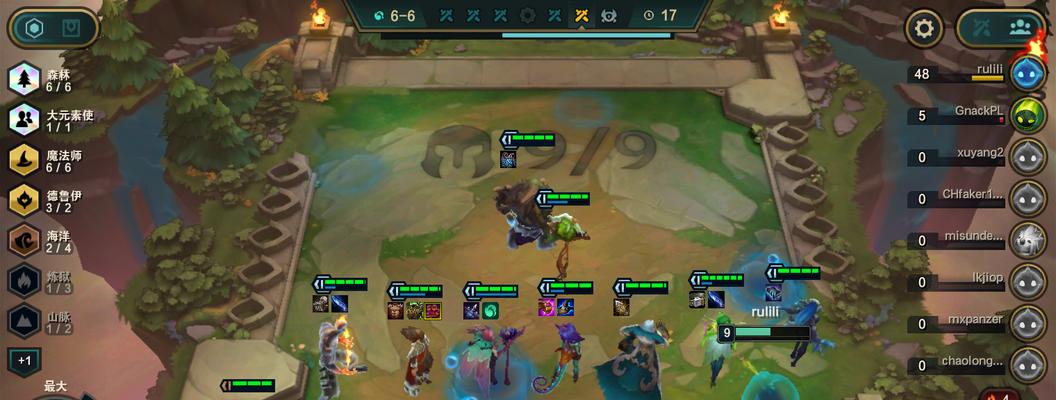The image size is (1056, 400).
Task: Click mxpanzer in the player list
Action: tap(1027, 323)
